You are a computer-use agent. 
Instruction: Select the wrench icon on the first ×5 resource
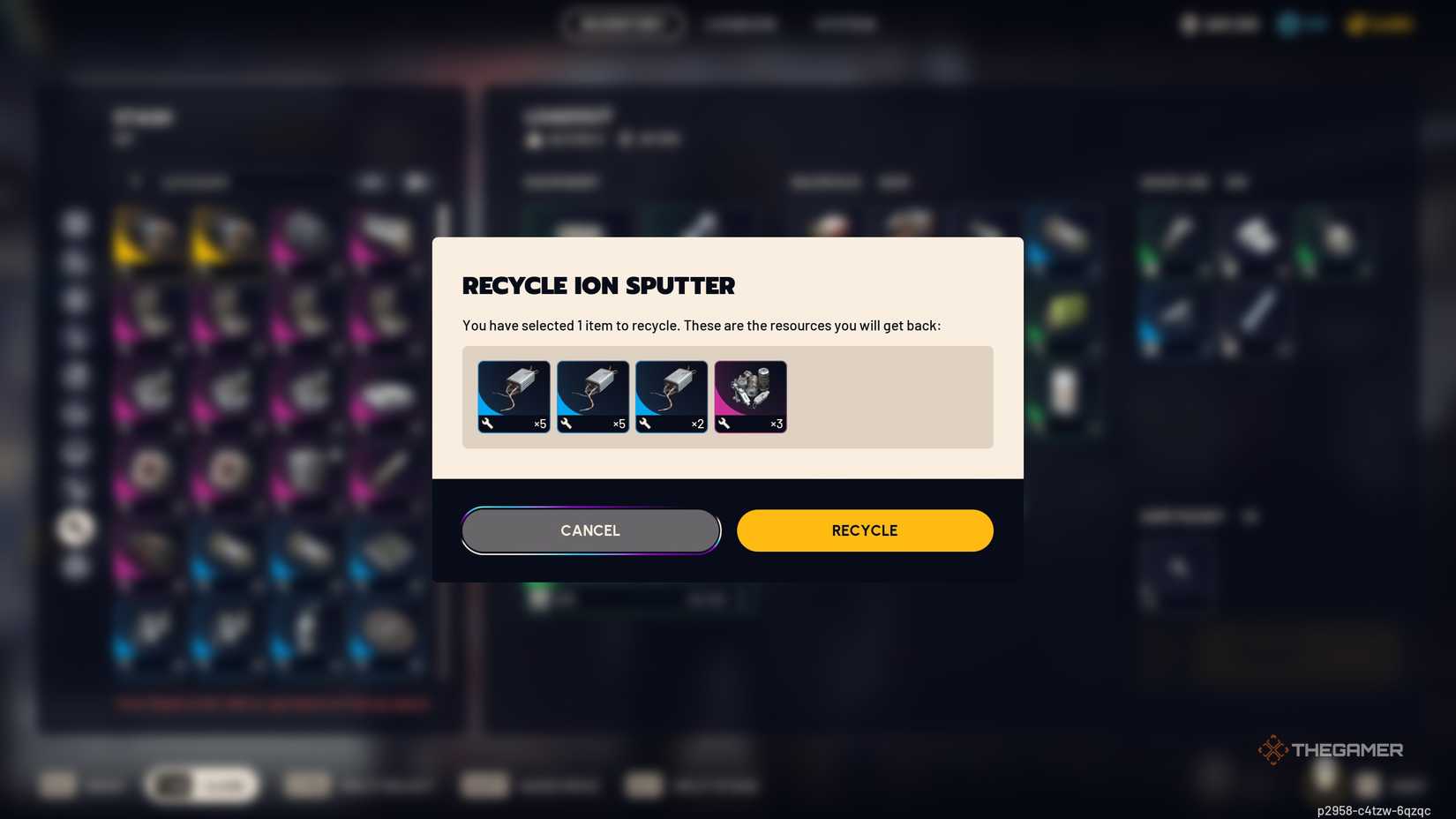pos(486,425)
